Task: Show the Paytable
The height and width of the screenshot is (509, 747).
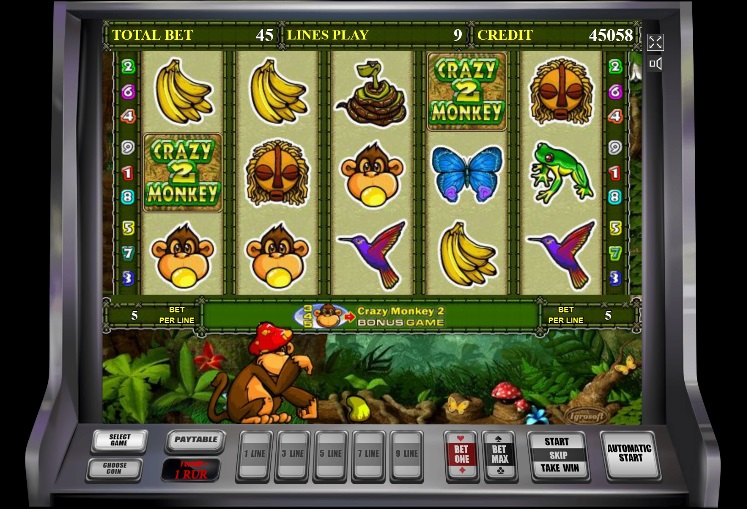Action: pos(195,440)
